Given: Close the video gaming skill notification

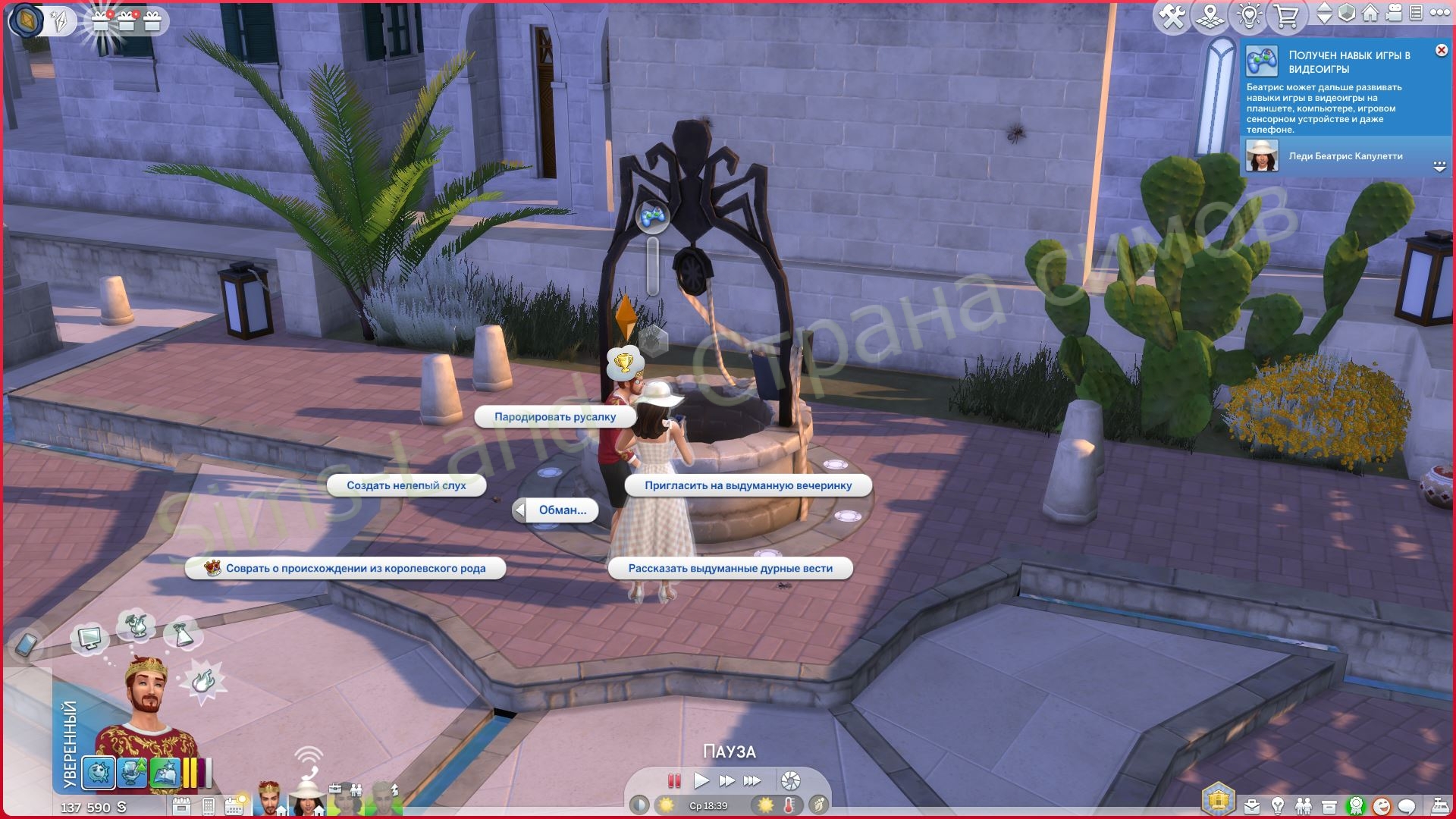Looking at the screenshot, I should click(x=1441, y=50).
